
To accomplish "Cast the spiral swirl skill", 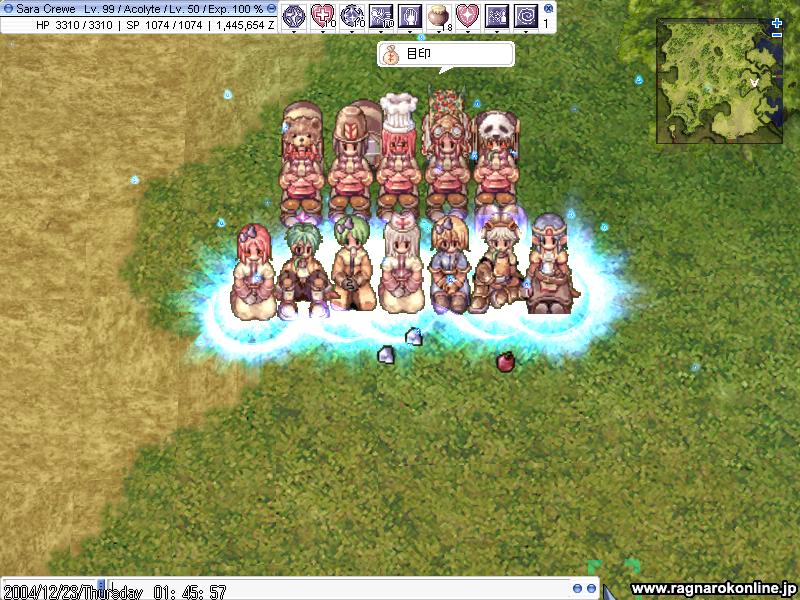I will click(x=525, y=15).
